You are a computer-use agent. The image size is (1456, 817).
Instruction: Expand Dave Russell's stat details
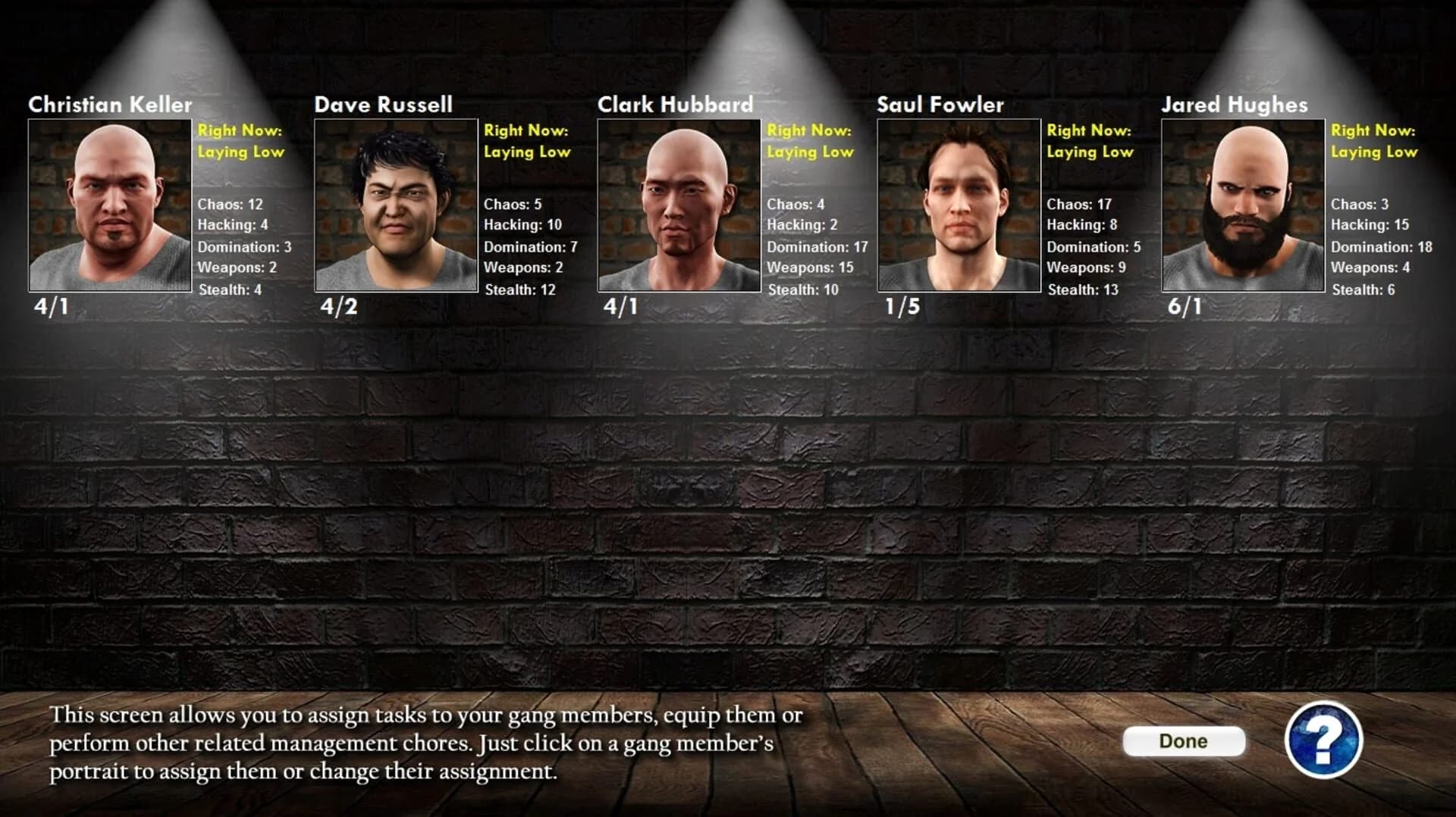pos(523,246)
